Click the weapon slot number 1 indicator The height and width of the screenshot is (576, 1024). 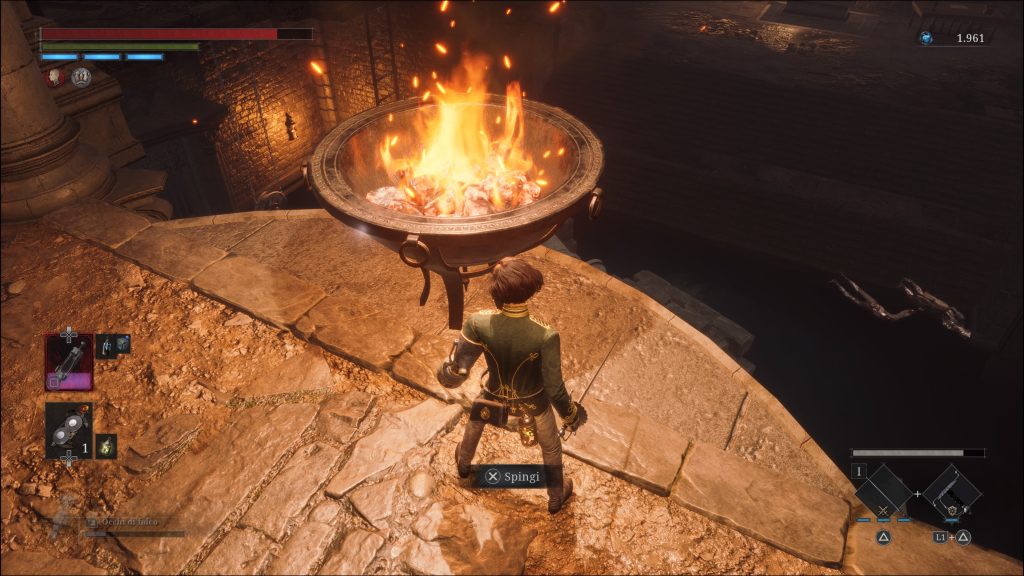click(x=858, y=470)
